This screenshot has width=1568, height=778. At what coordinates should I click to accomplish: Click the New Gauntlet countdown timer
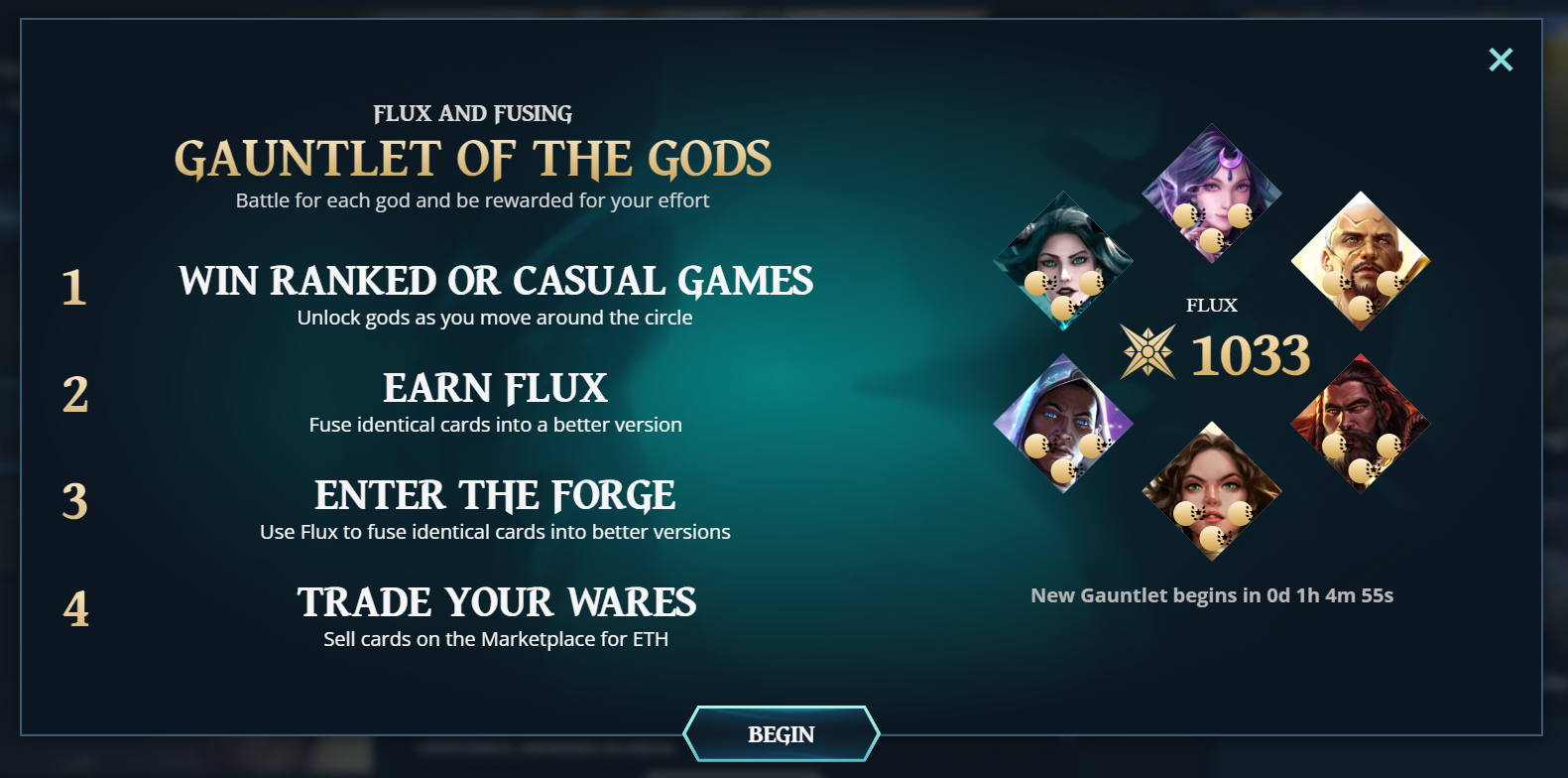1212,594
